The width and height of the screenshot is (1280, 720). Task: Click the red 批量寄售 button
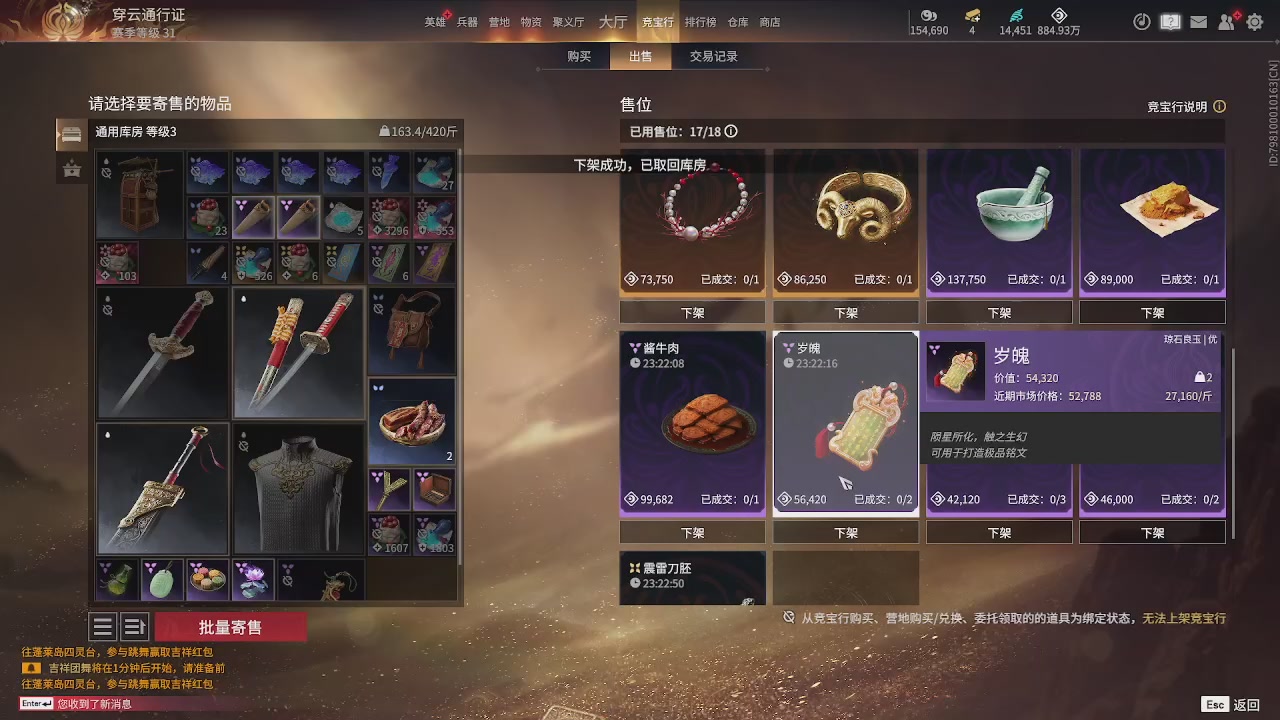pos(231,626)
